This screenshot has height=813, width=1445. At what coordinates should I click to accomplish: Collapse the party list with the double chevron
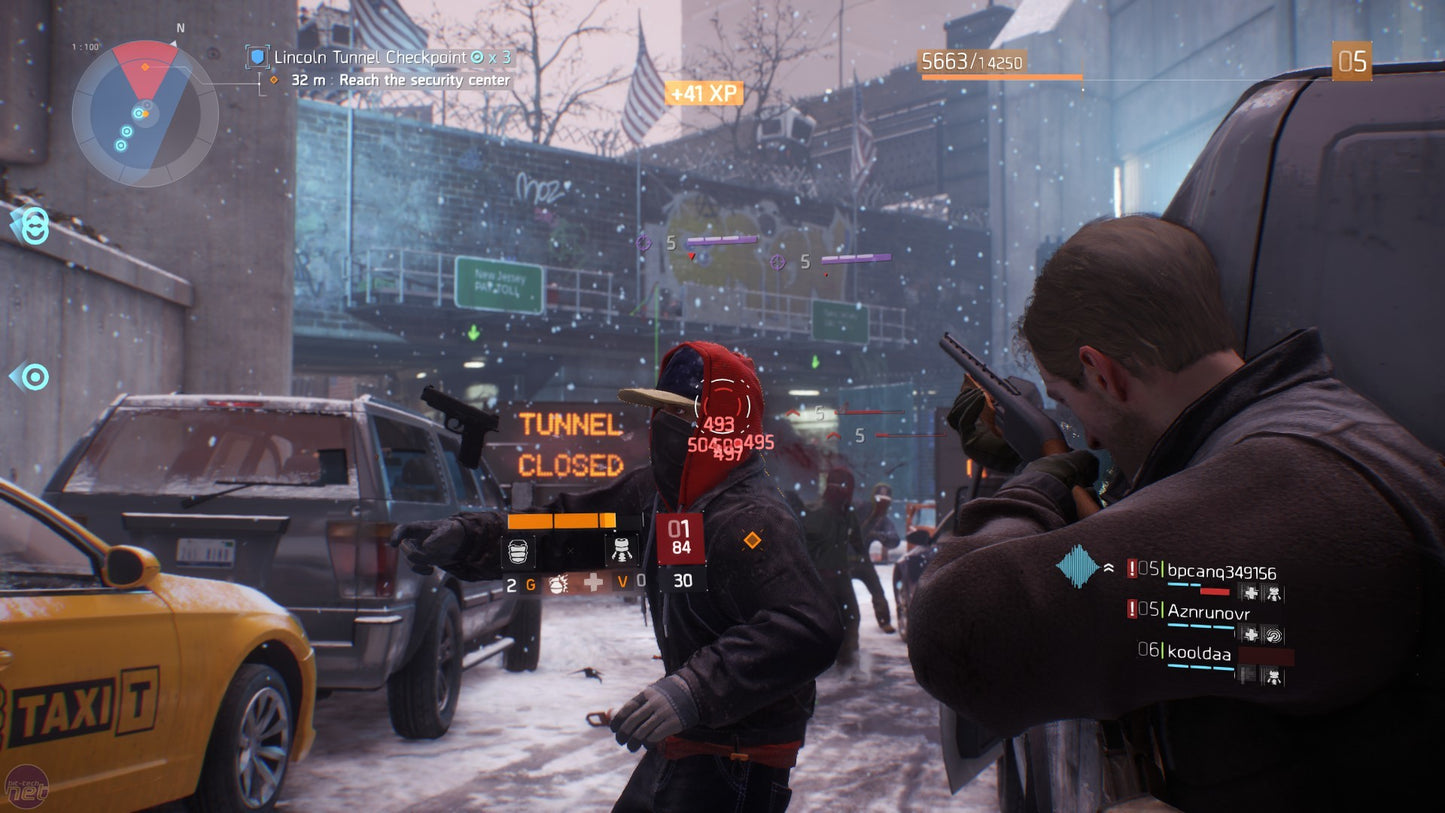[1109, 567]
